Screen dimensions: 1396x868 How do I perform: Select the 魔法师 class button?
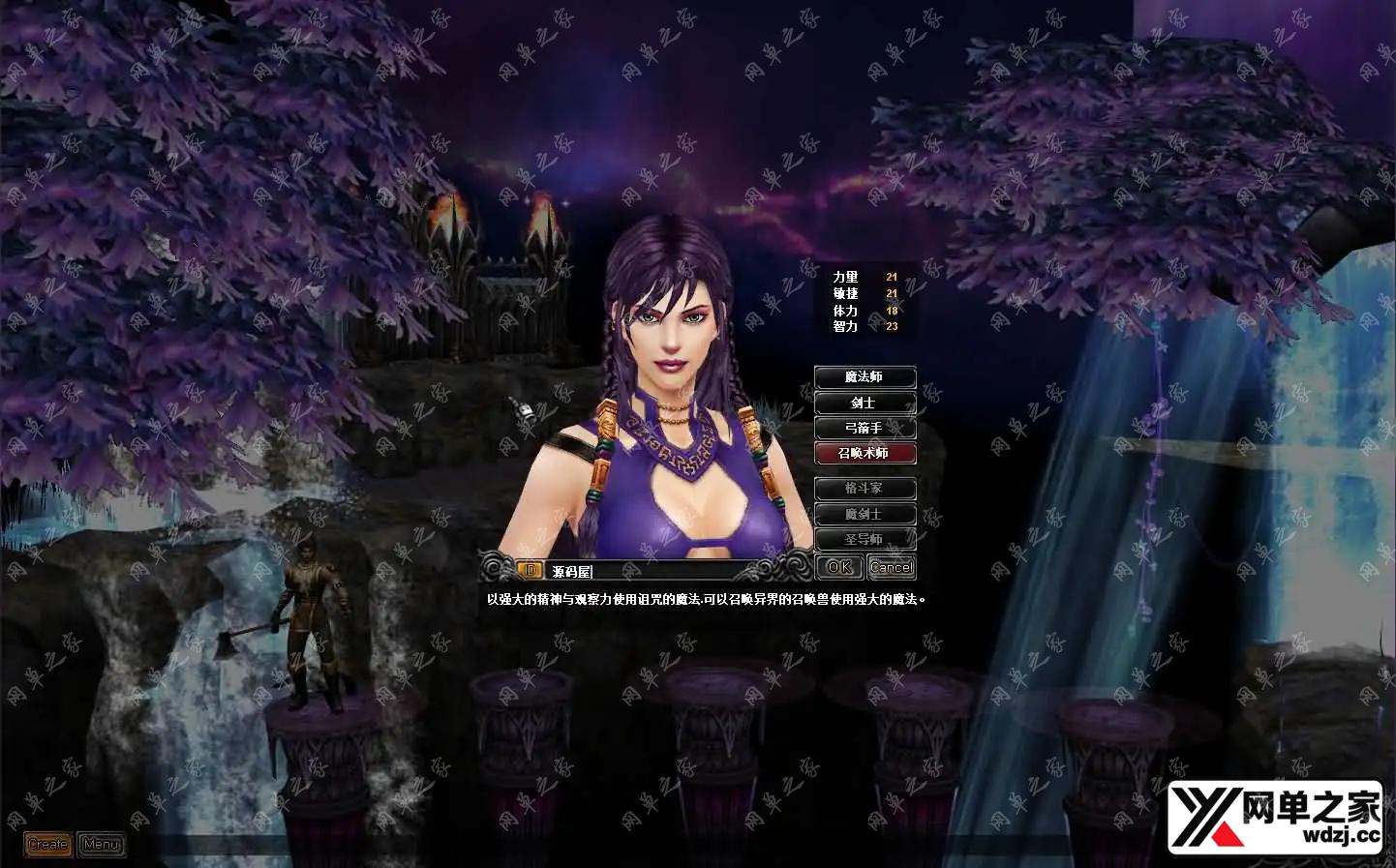point(865,376)
